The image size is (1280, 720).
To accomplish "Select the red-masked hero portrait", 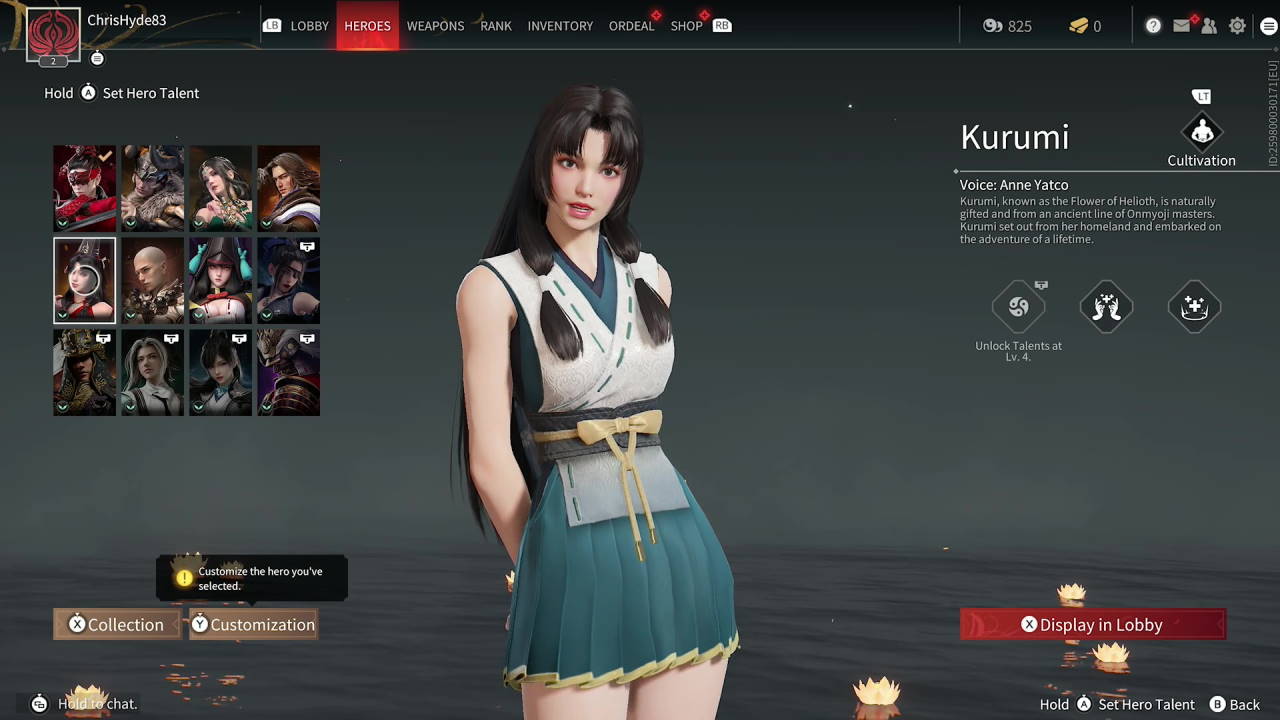I will 85,188.
